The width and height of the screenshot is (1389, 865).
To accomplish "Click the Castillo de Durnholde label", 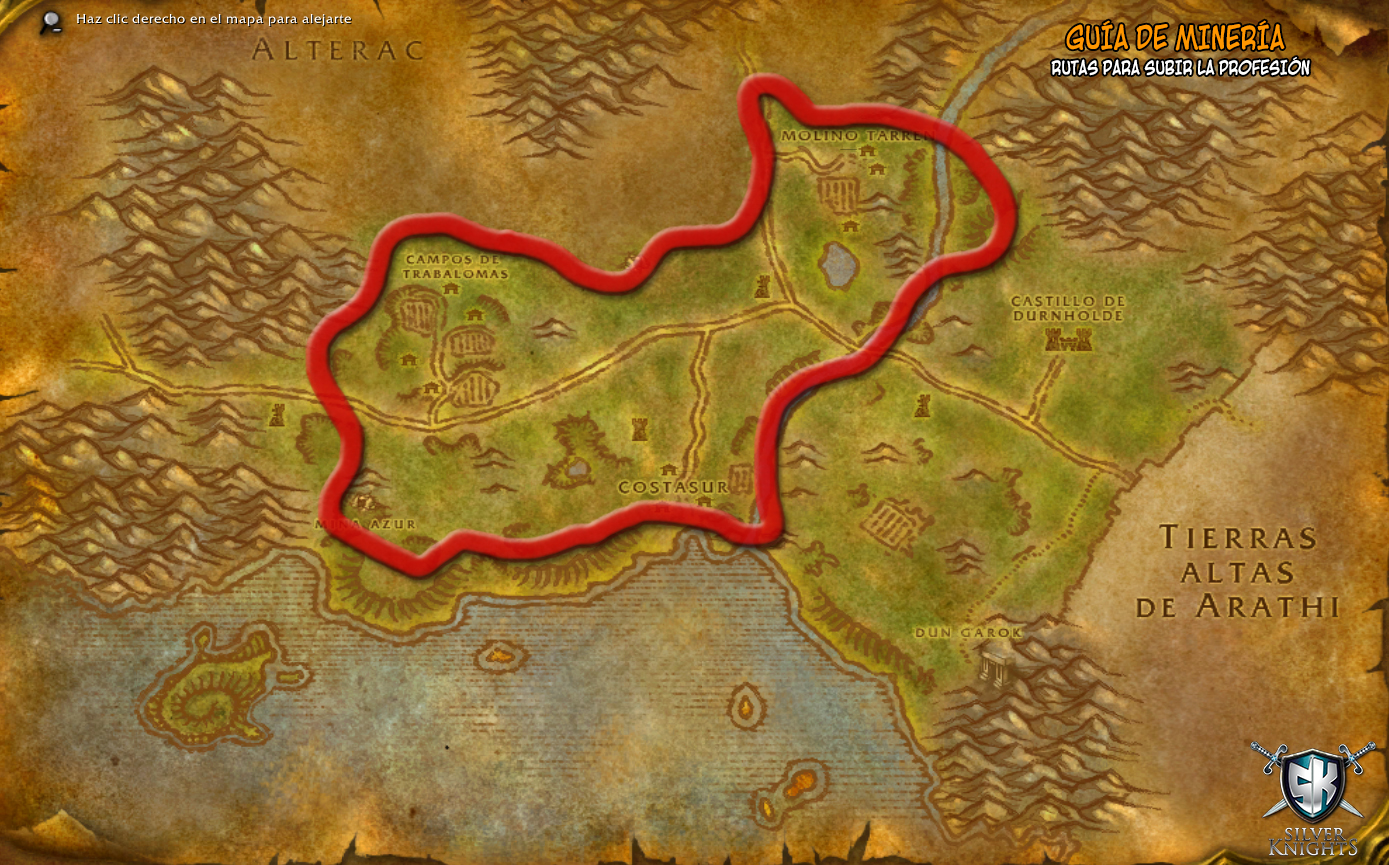I will coord(1068,308).
